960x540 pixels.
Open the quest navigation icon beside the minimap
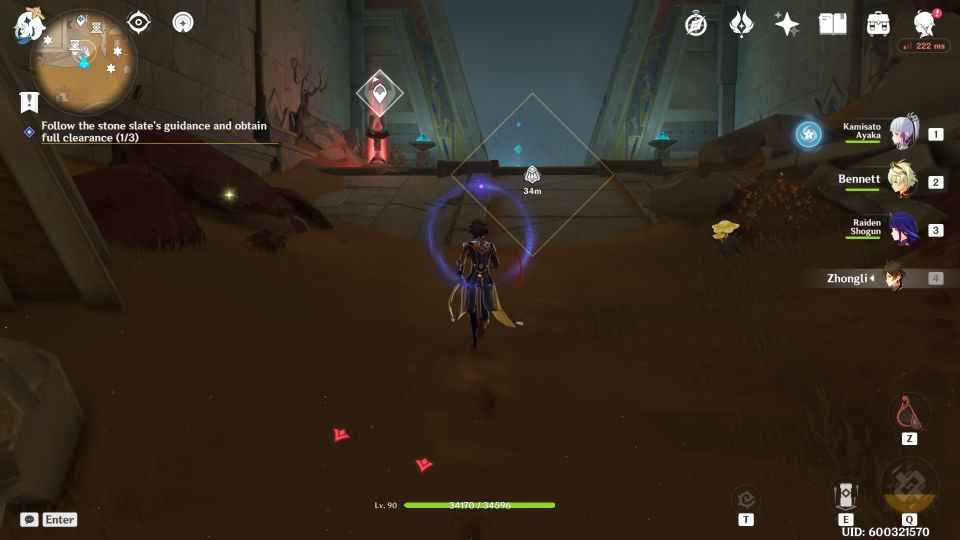click(x=28, y=102)
